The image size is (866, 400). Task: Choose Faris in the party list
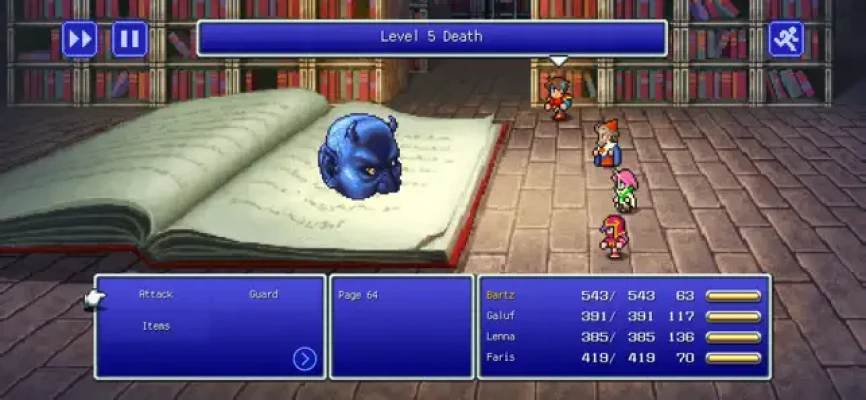[500, 357]
